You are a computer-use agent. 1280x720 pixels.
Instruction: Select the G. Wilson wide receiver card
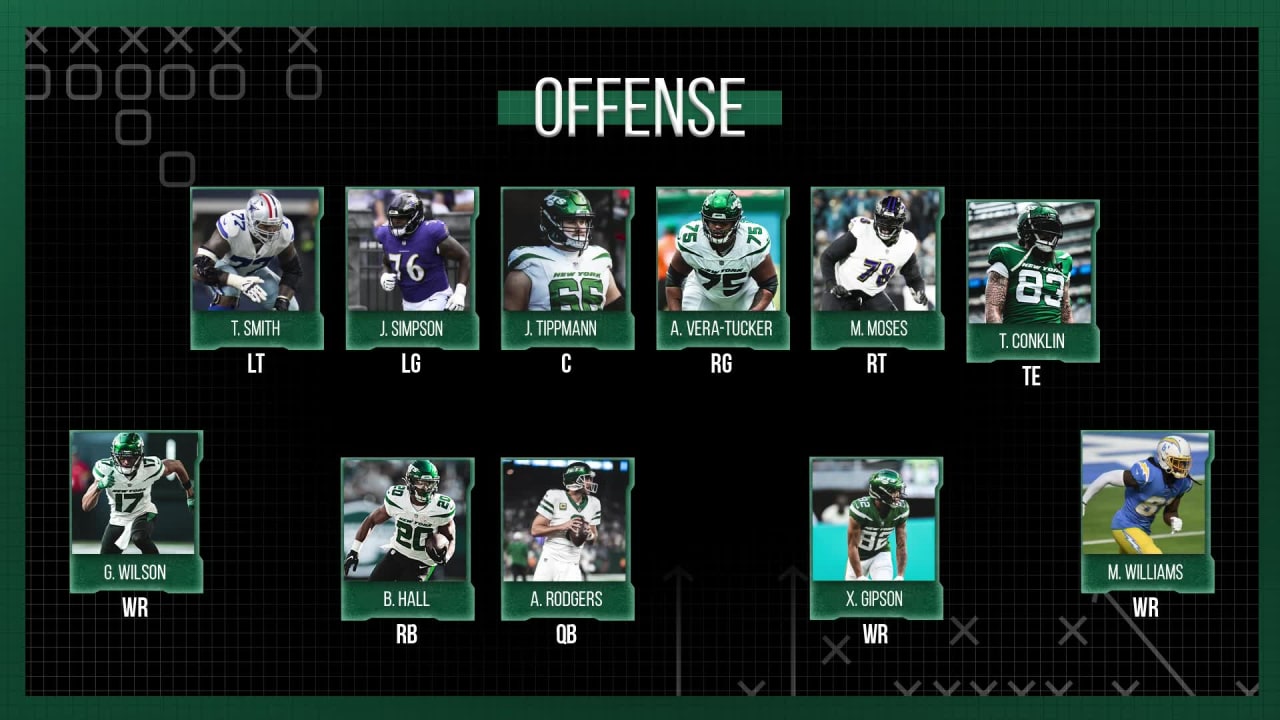(x=136, y=511)
